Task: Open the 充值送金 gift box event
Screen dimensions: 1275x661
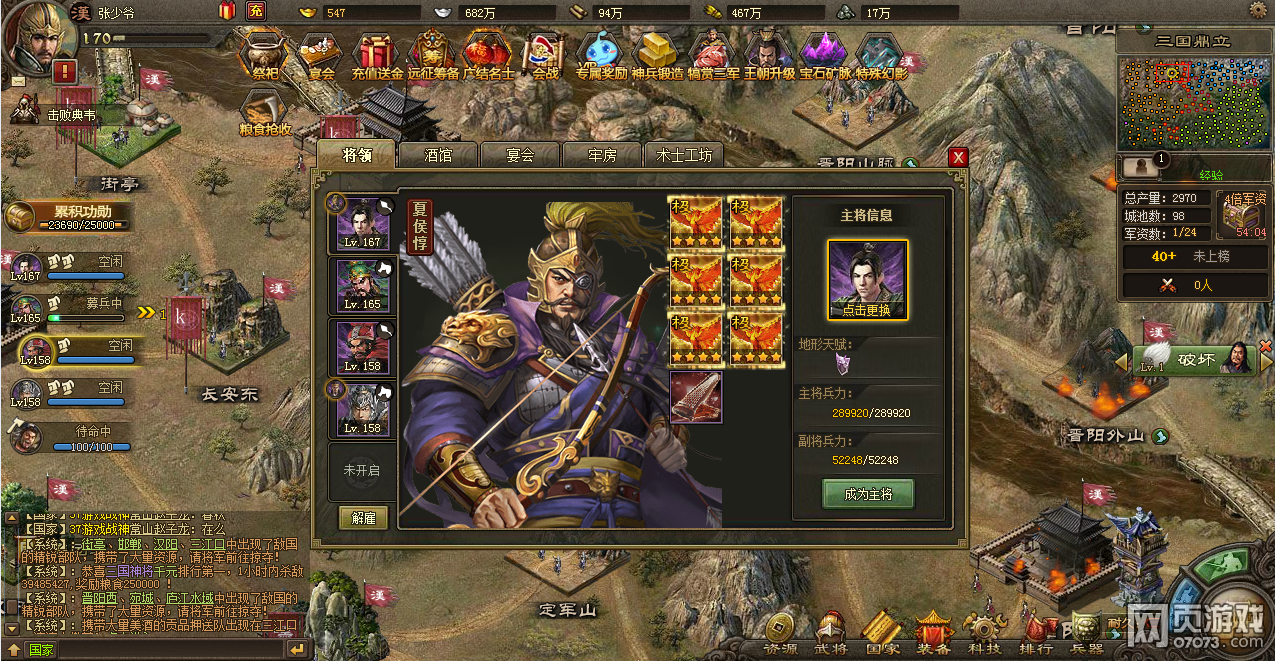Action: pyautogui.click(x=377, y=54)
